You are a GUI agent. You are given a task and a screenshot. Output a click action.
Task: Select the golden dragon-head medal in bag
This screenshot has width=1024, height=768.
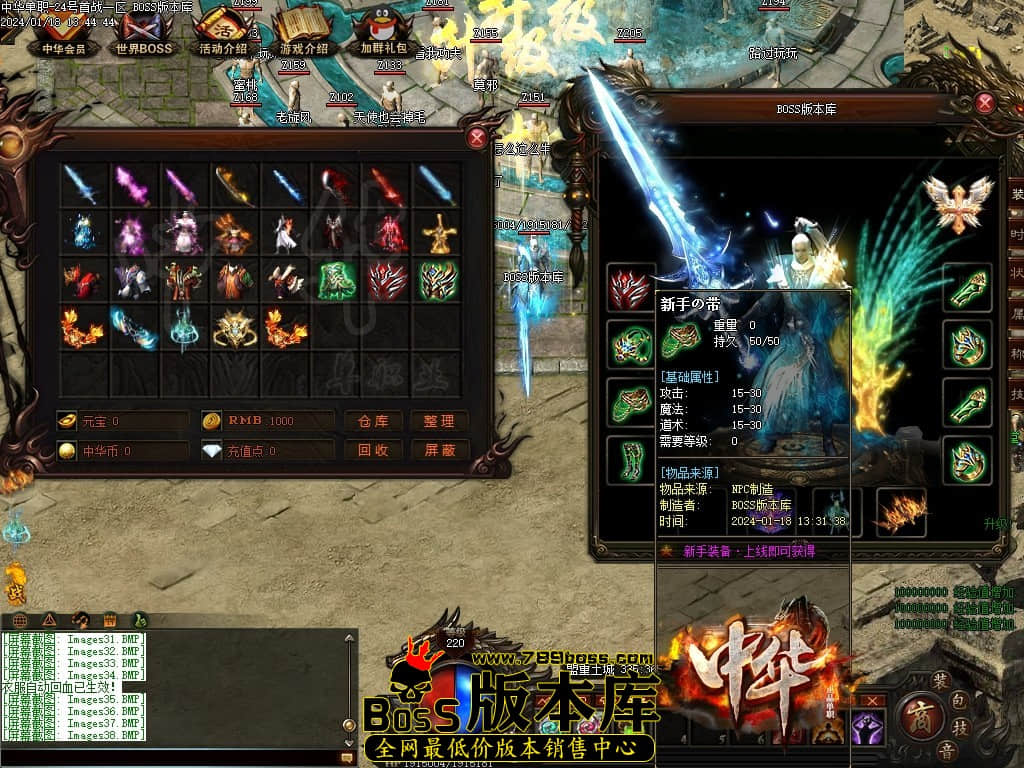(x=234, y=328)
